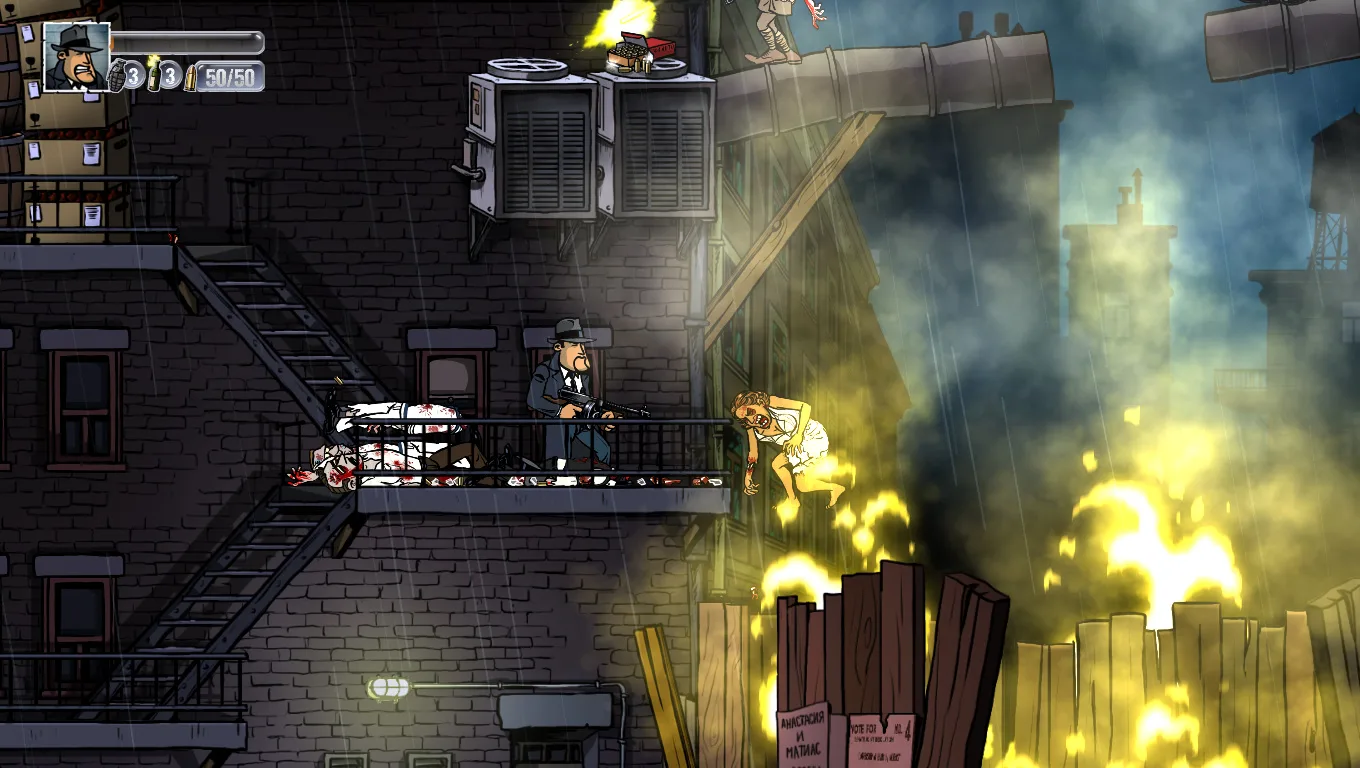Click the grenade count number 3
This screenshot has height=768, width=1360.
pyautogui.click(x=132, y=75)
